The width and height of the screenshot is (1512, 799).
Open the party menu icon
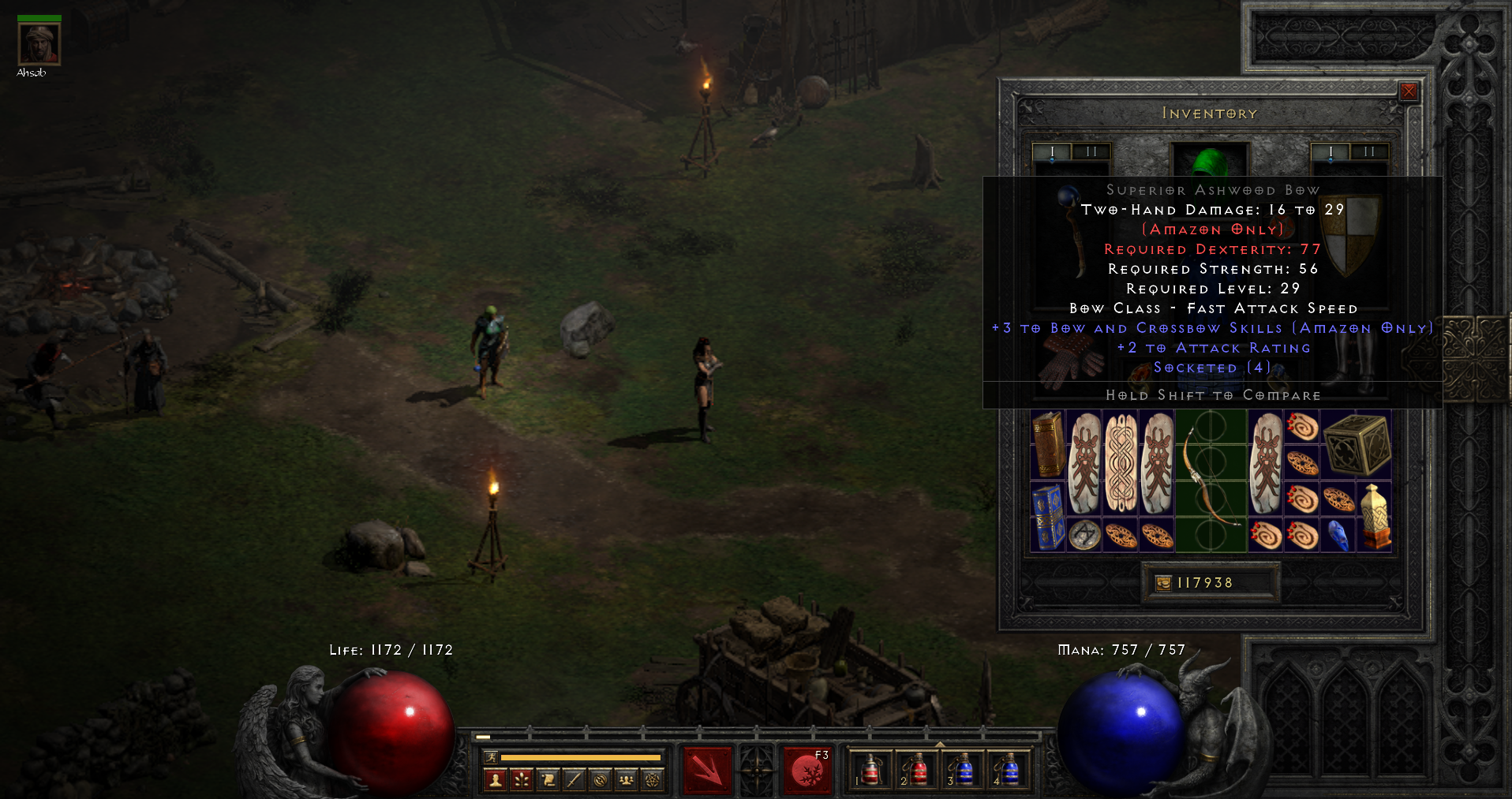pos(626,780)
